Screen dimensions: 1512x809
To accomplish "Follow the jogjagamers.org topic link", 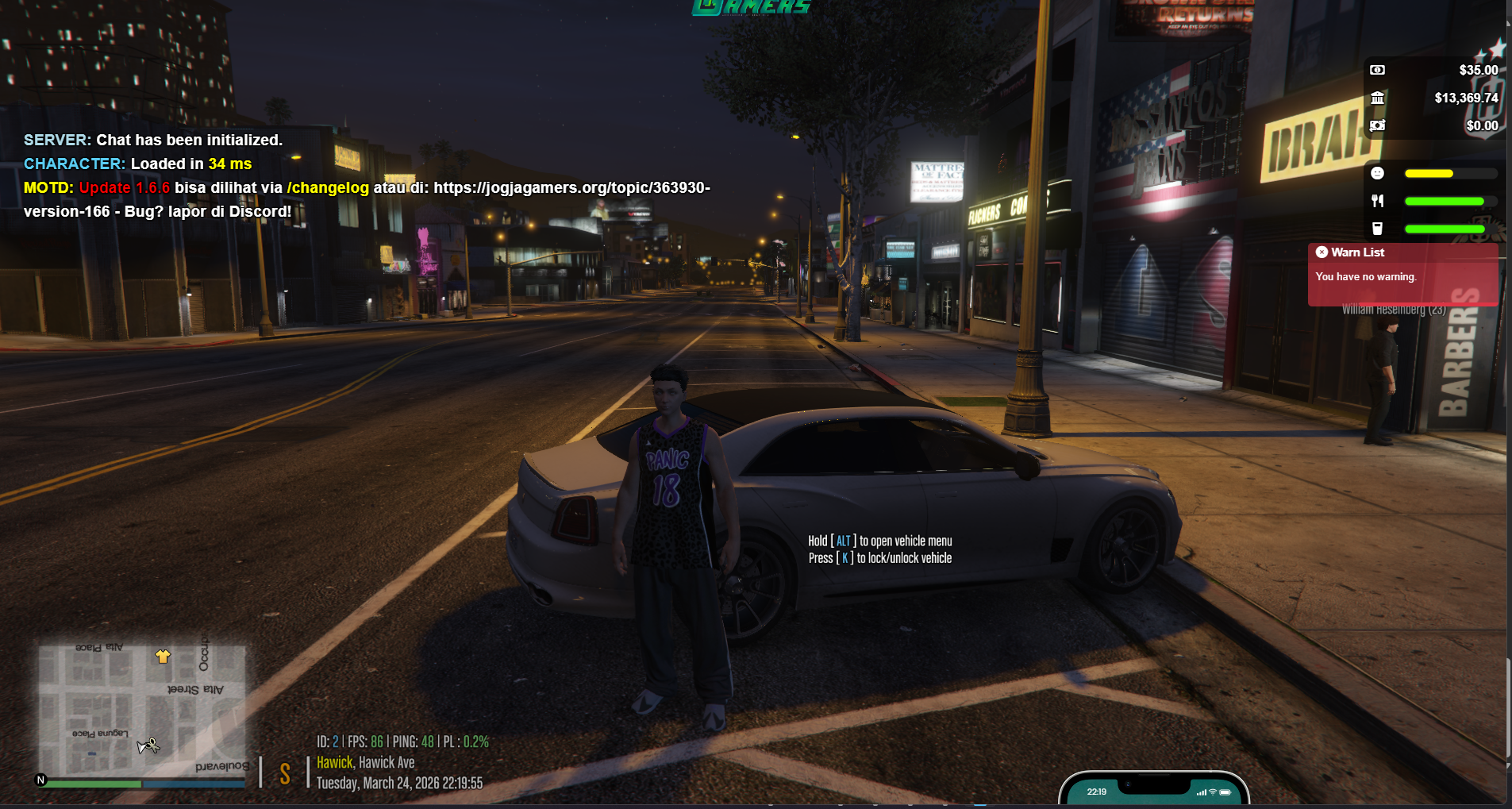I will pyautogui.click(x=571, y=188).
